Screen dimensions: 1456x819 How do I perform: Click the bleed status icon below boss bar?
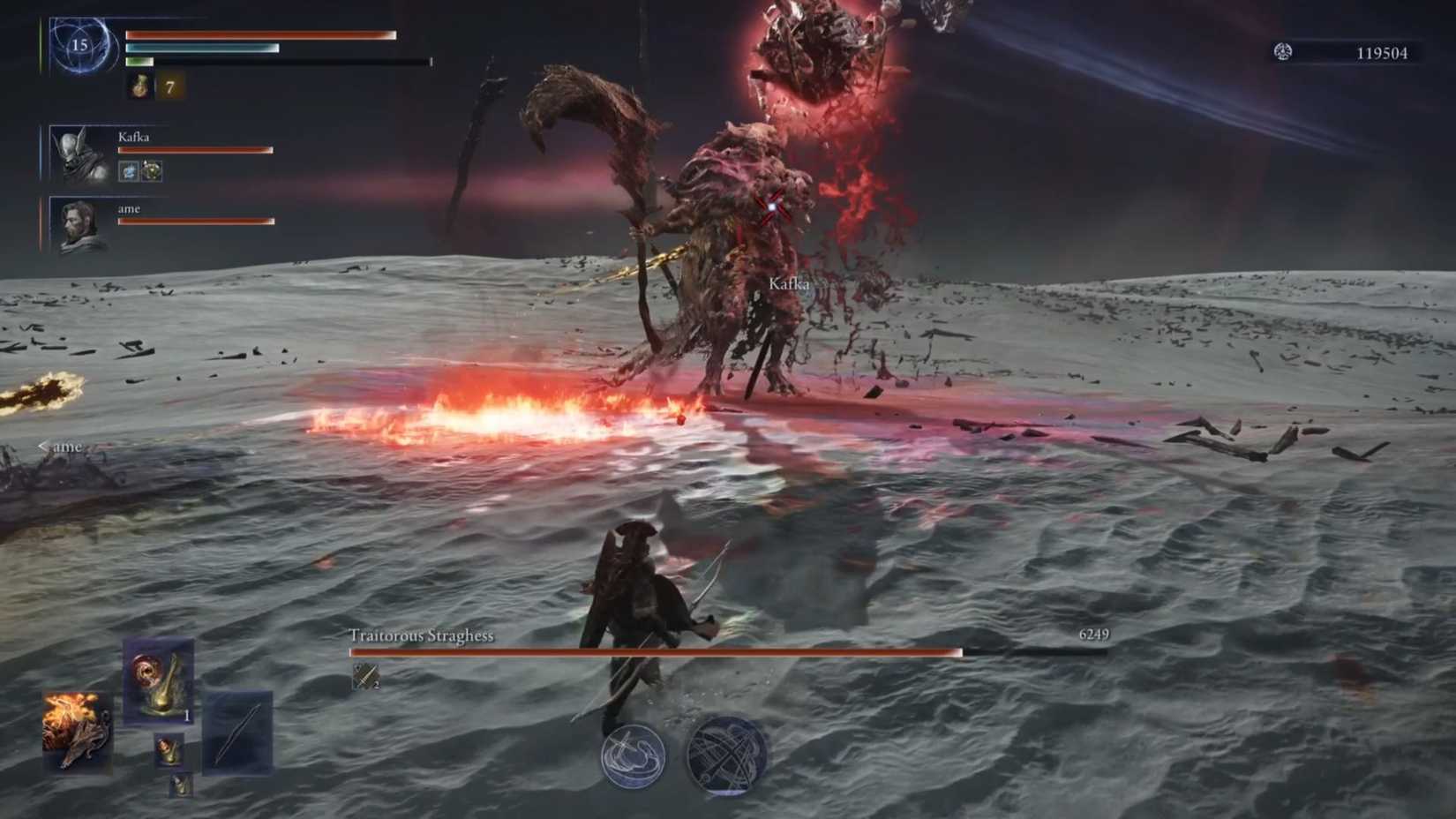[364, 678]
